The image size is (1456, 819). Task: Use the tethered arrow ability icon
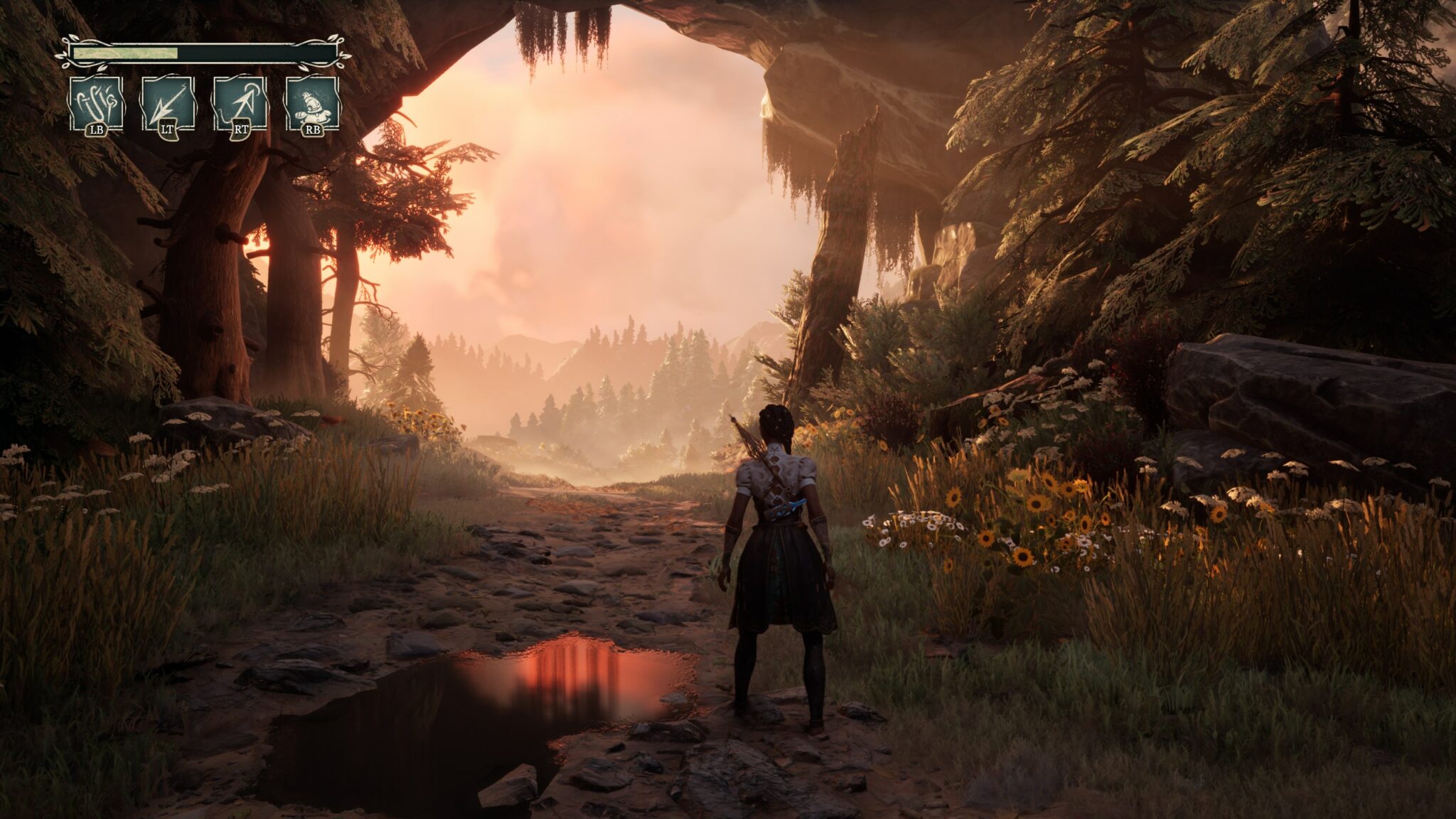240,105
